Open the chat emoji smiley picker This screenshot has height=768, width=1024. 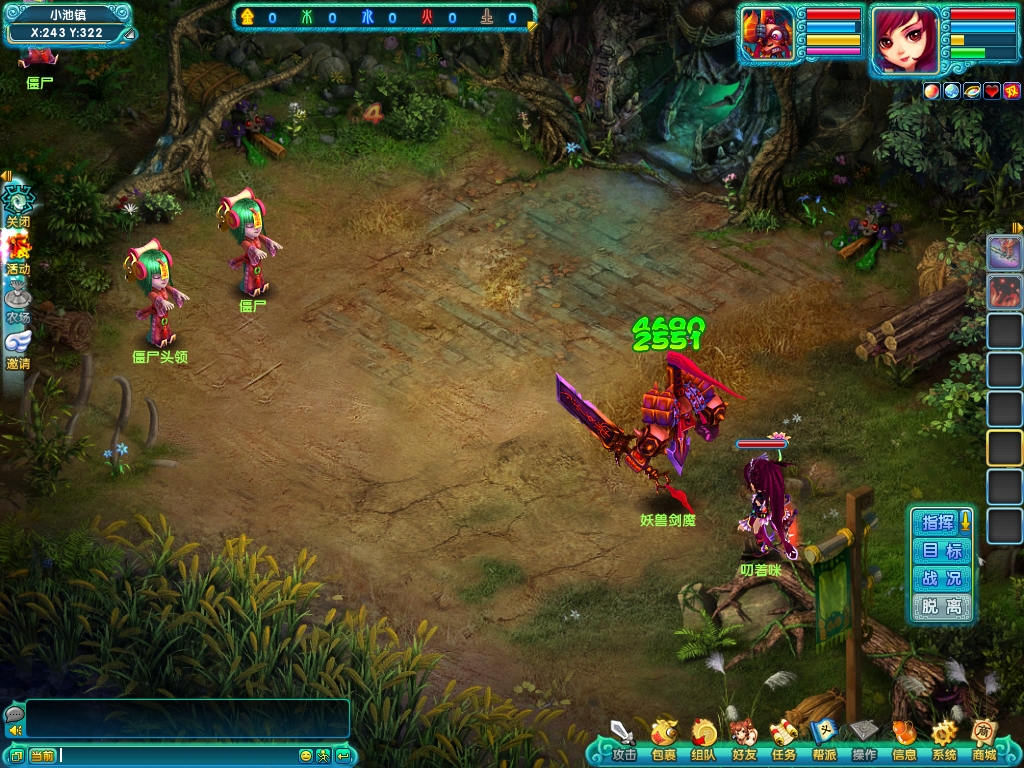coord(306,756)
